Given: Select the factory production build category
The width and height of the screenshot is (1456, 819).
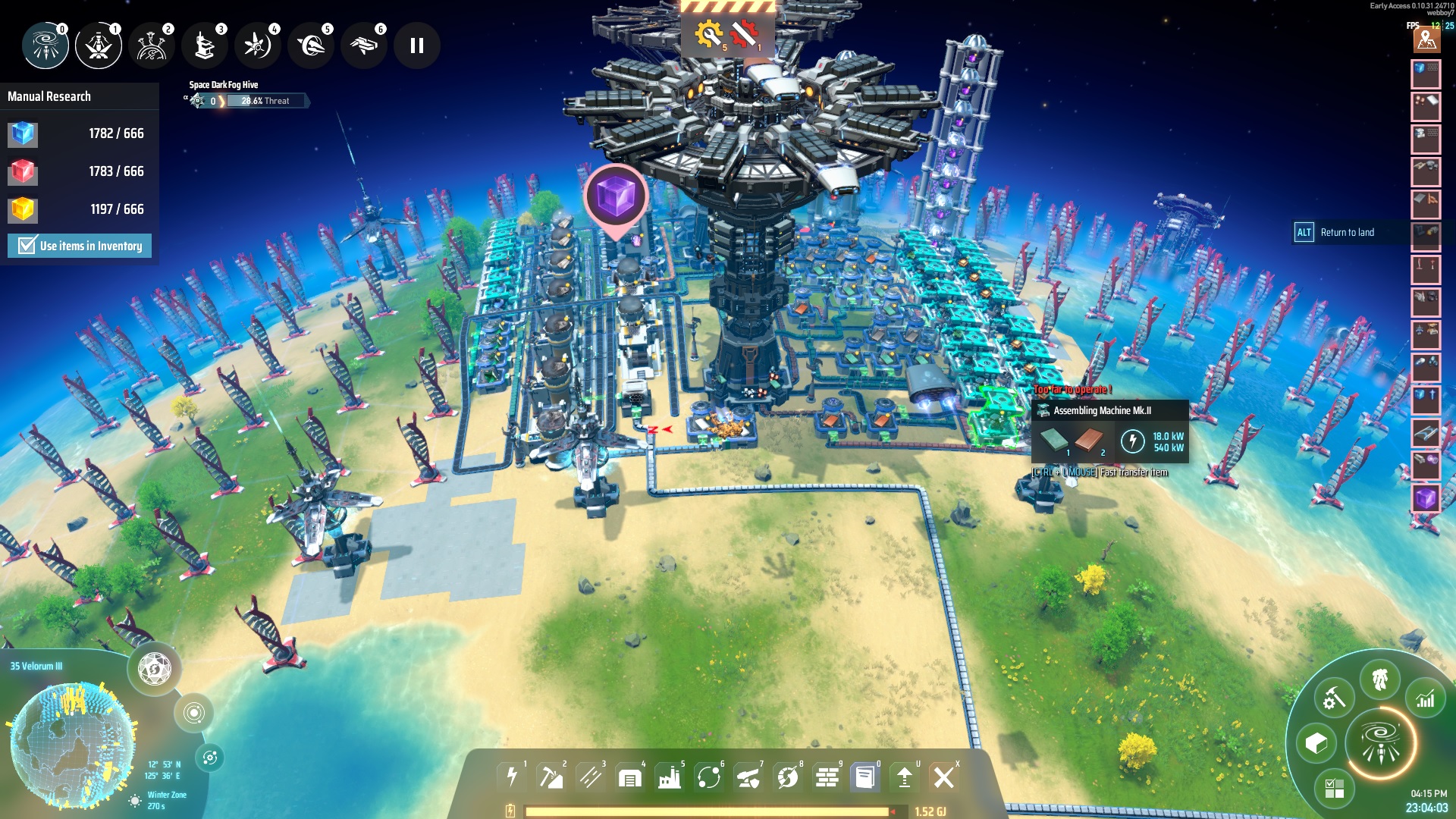Looking at the screenshot, I should click(x=670, y=777).
